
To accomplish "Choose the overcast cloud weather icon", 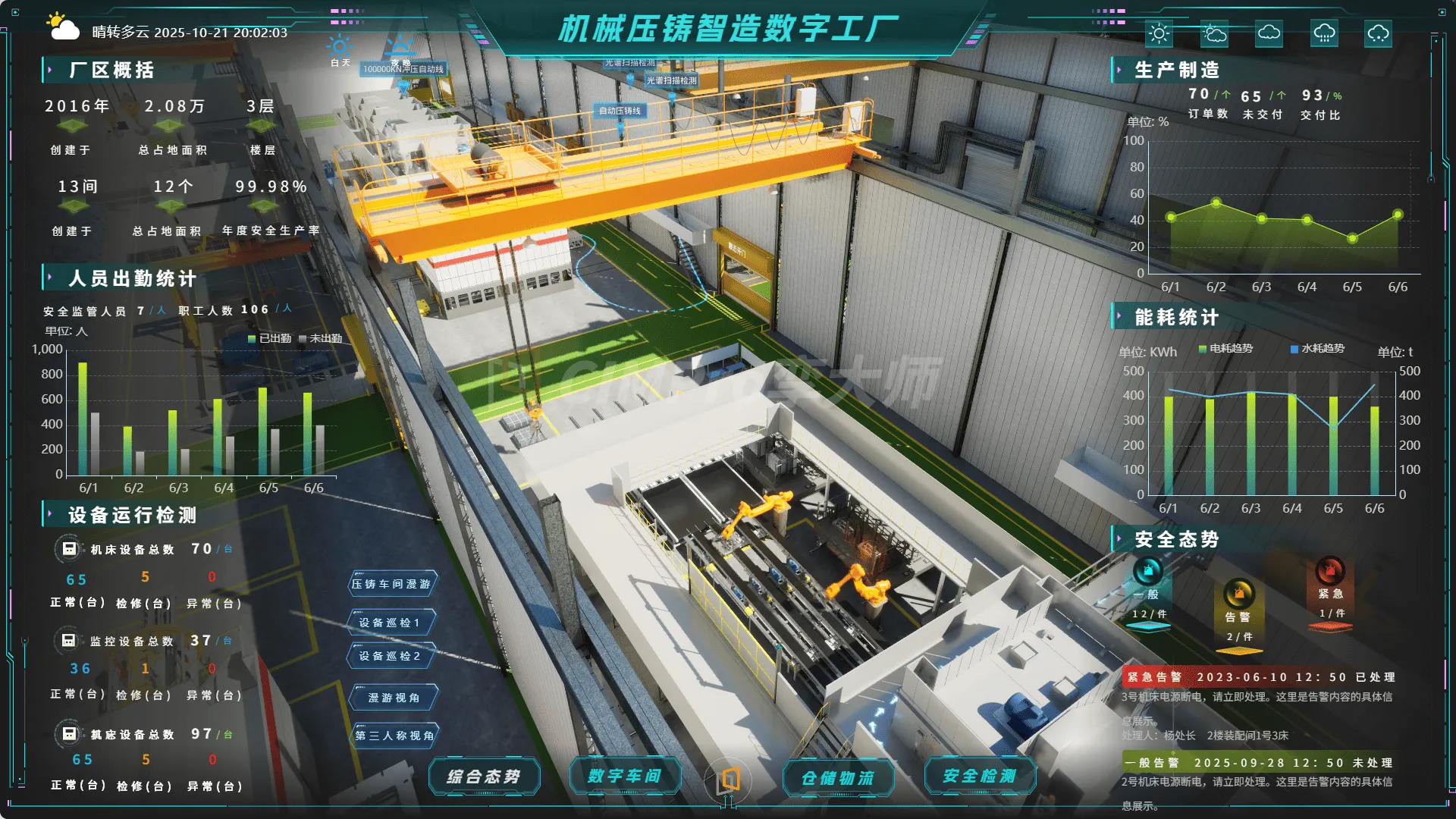I will [x=1269, y=33].
